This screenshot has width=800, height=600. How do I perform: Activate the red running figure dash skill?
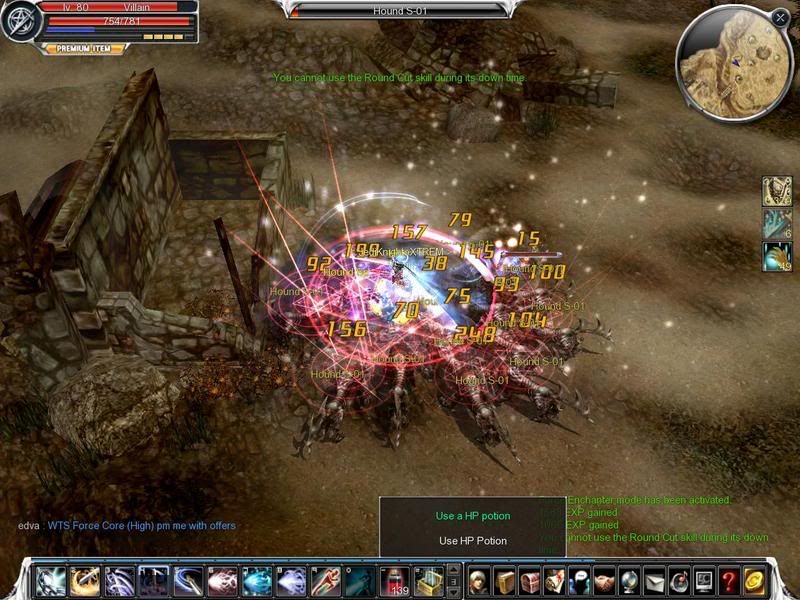(327, 580)
